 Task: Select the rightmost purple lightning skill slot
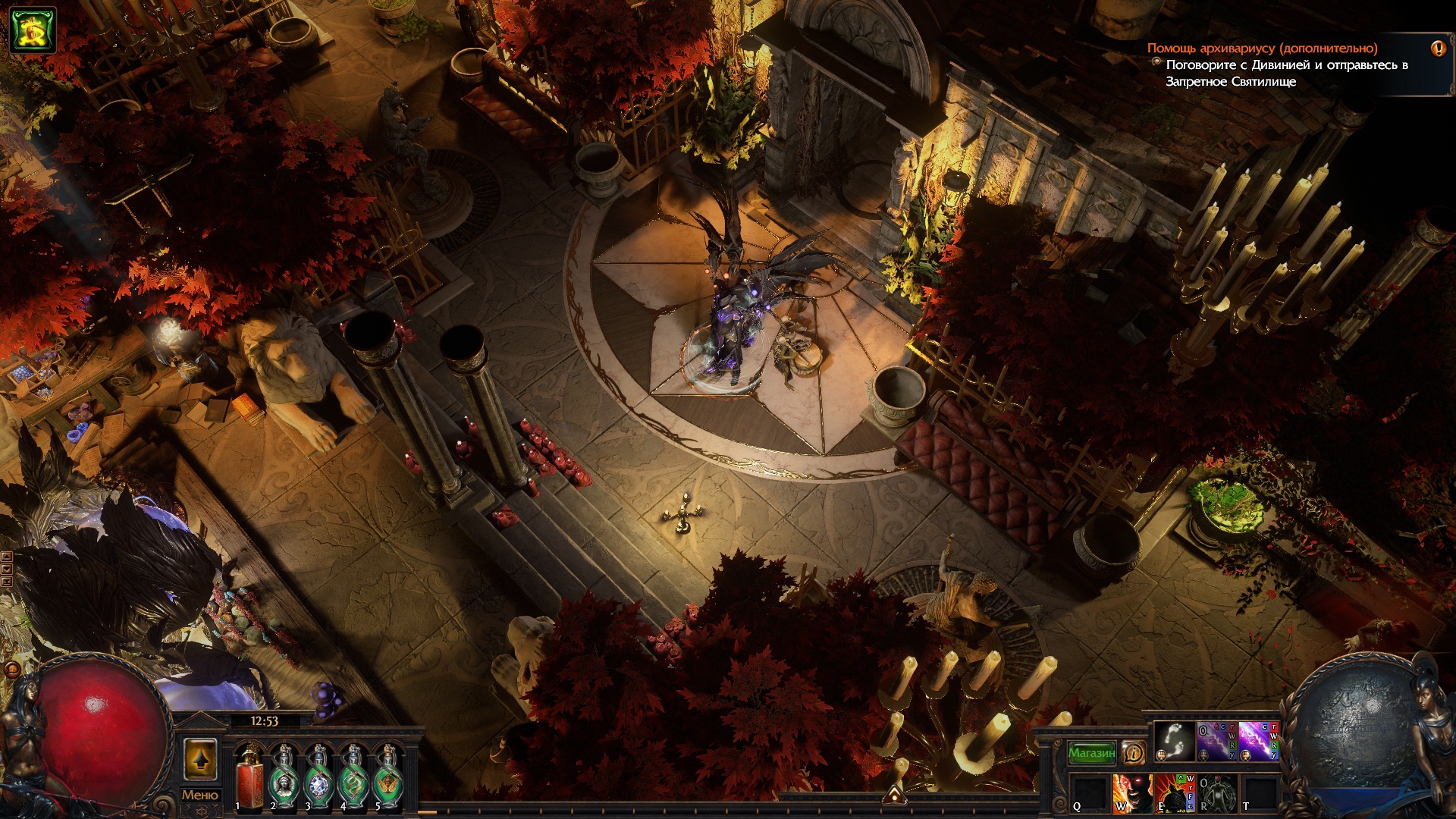coord(1259,742)
